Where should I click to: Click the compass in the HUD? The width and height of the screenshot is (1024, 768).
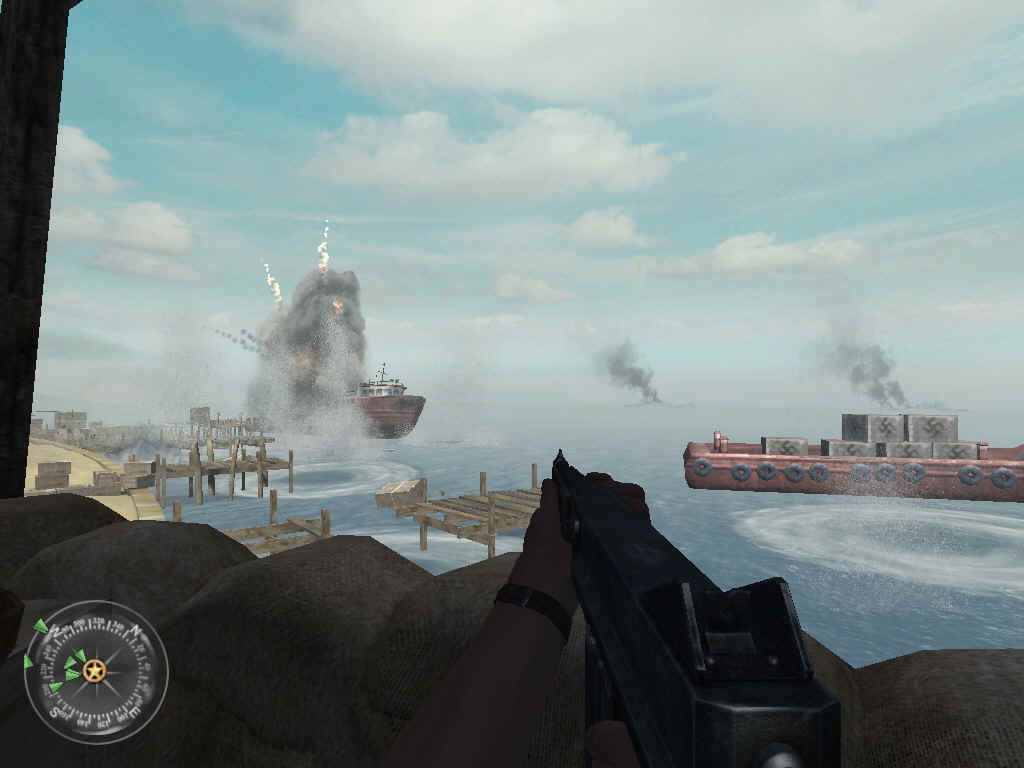(x=96, y=672)
